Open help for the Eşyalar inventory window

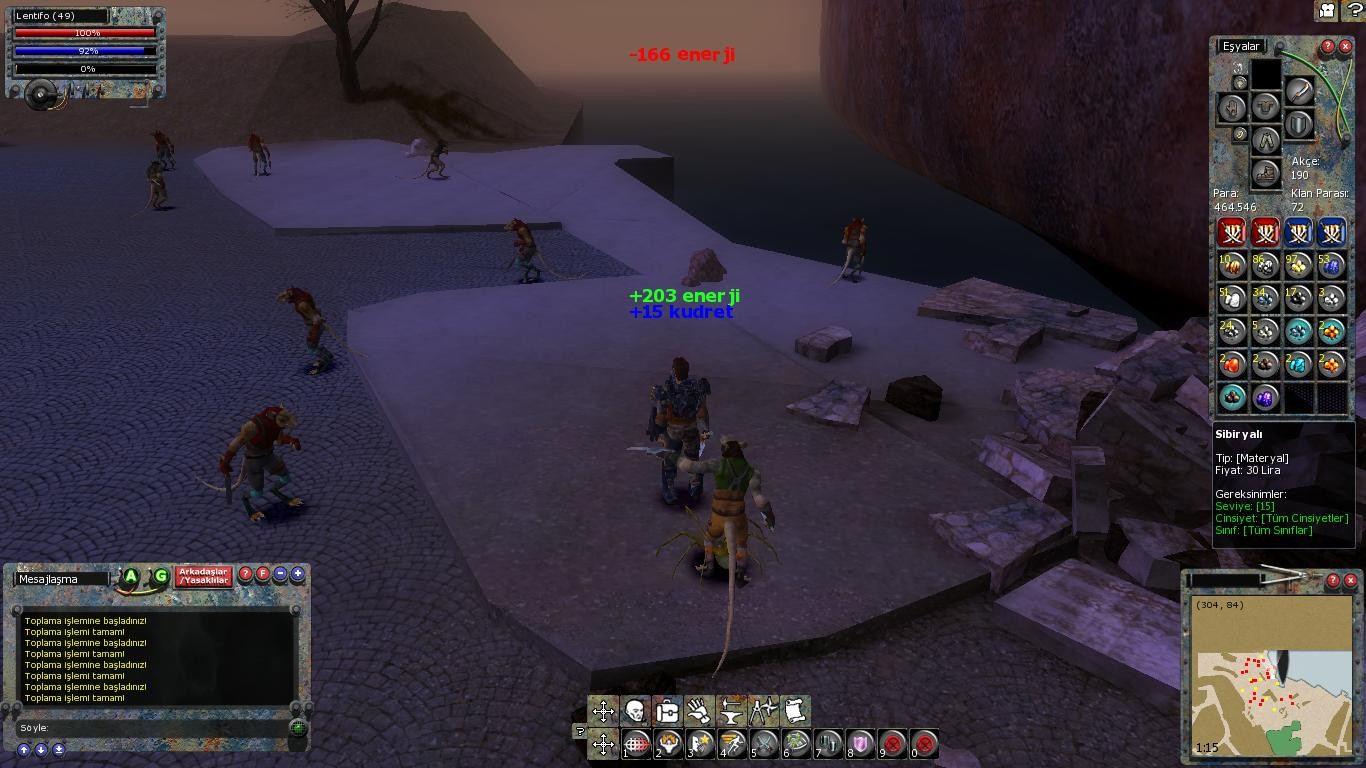point(1328,47)
